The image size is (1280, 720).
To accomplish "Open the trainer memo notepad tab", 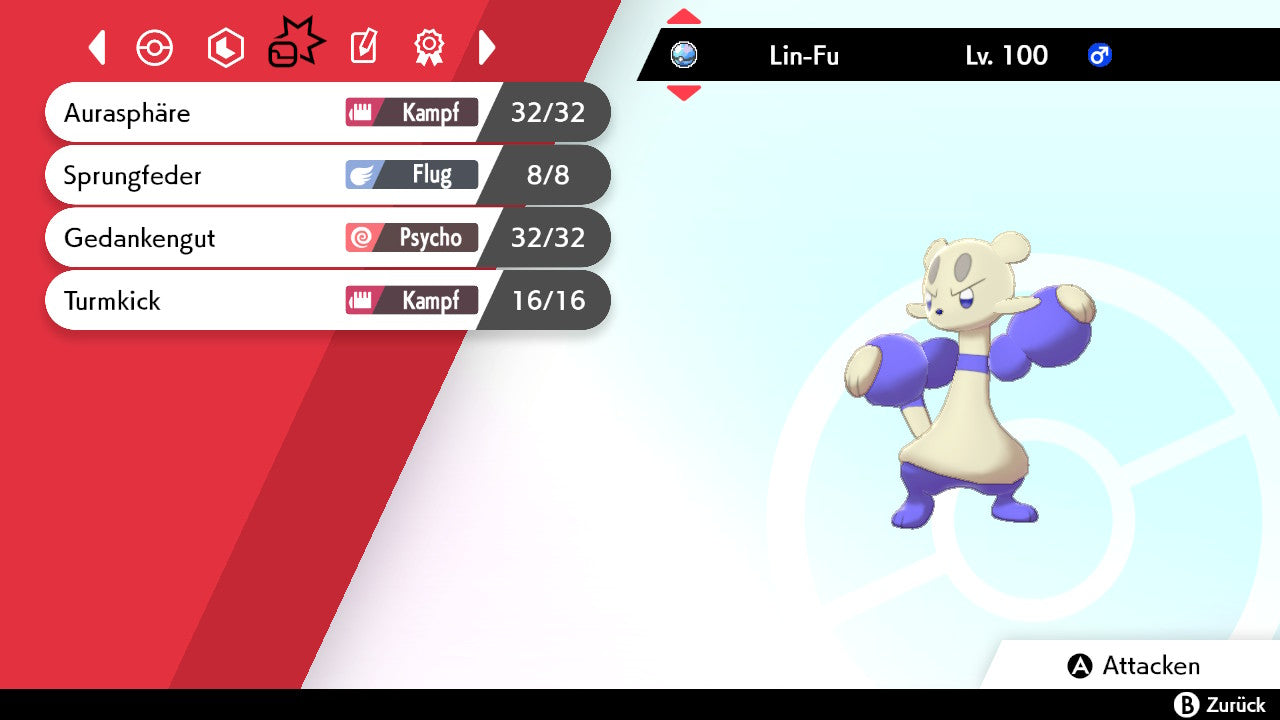I will (x=364, y=47).
